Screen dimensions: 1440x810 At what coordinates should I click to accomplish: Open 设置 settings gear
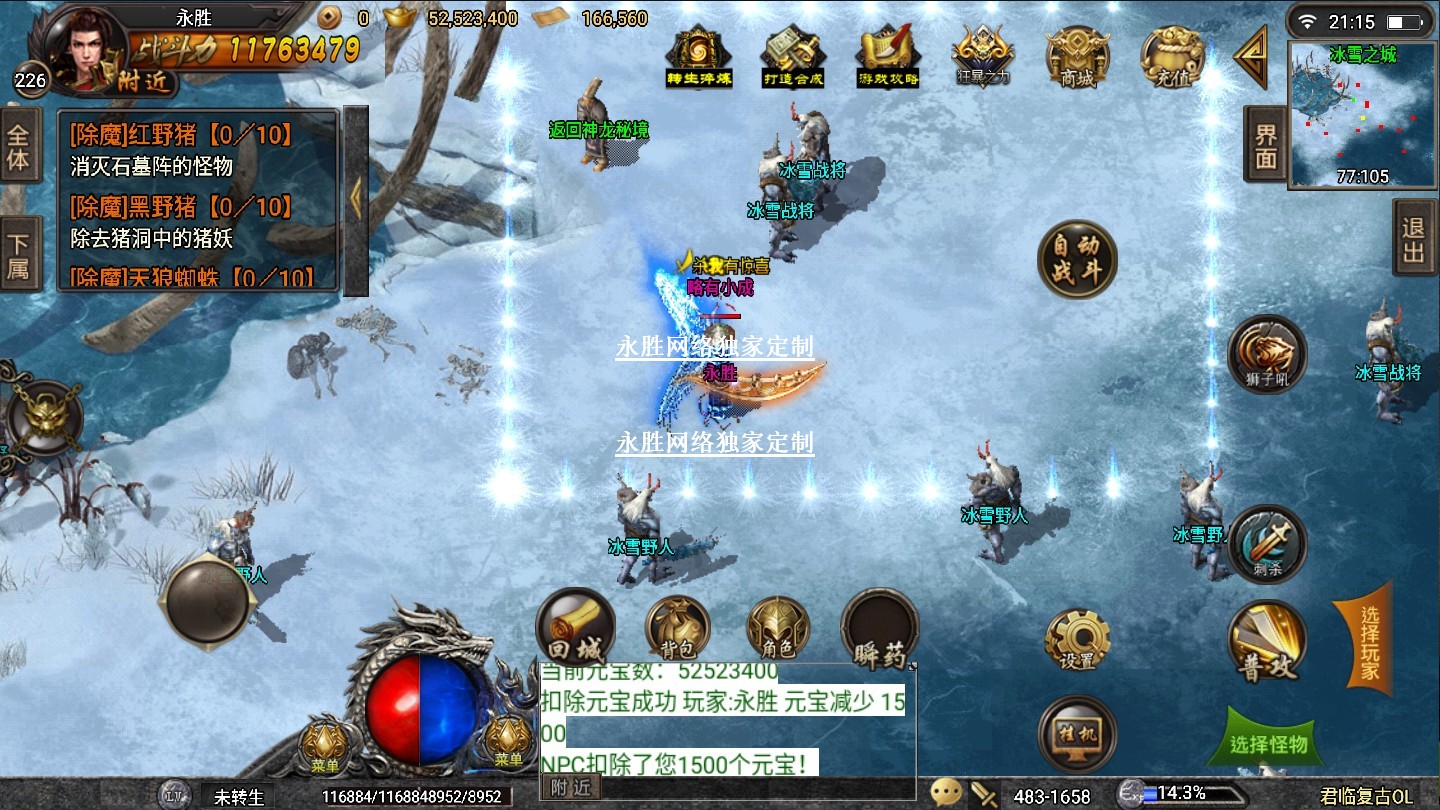point(1077,640)
